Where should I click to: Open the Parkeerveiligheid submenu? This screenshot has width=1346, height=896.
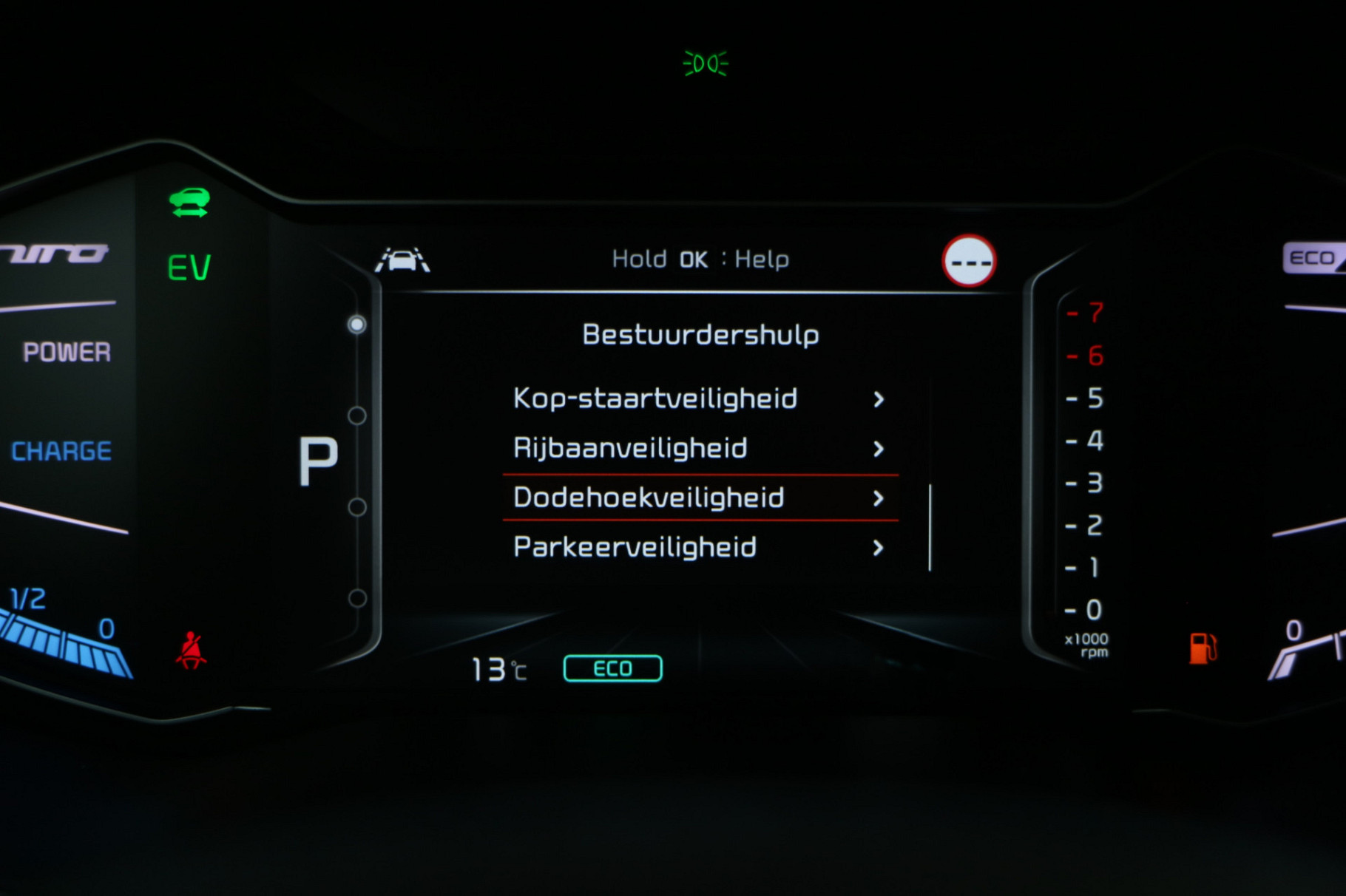click(x=699, y=547)
